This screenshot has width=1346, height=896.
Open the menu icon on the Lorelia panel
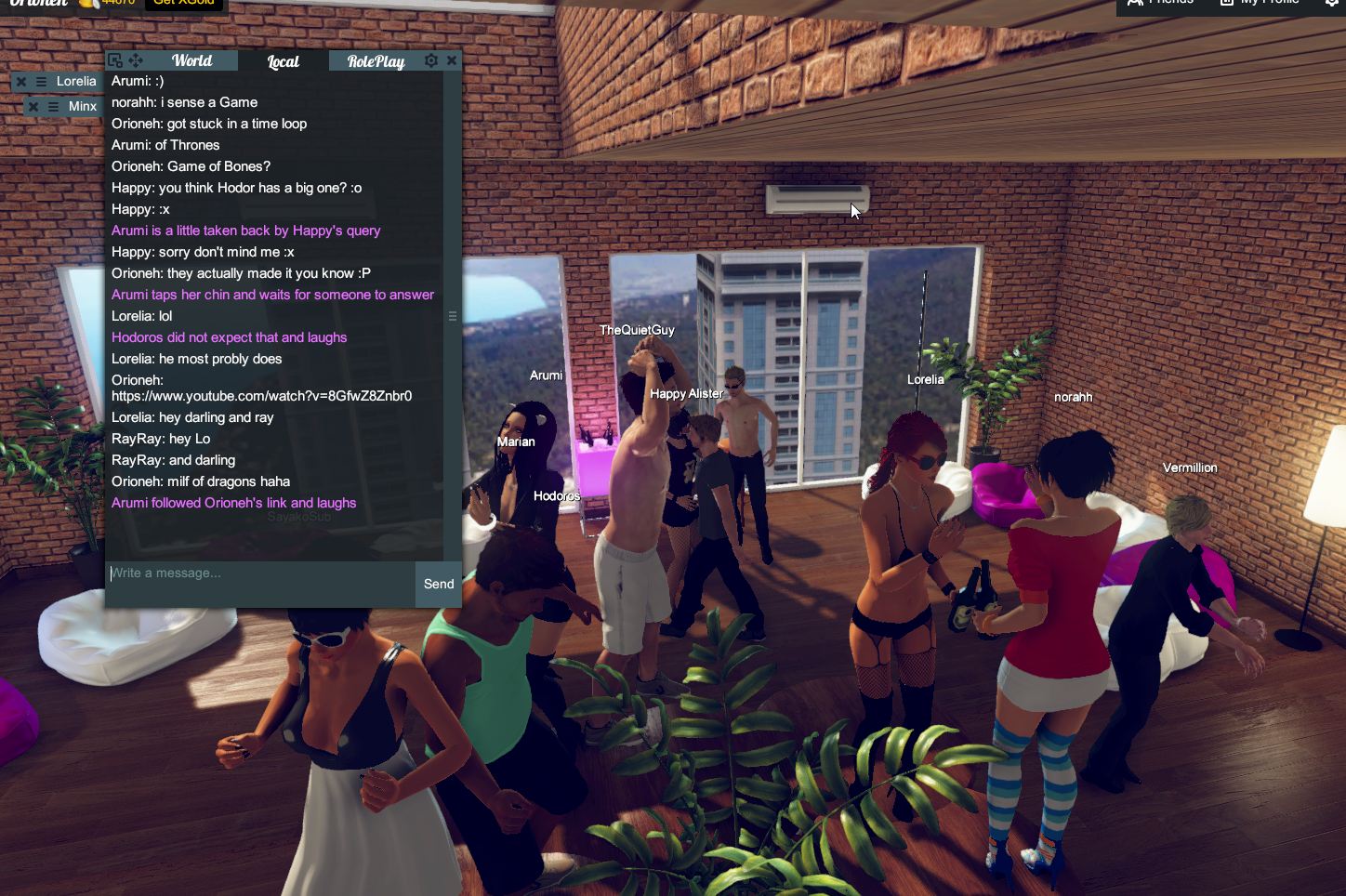click(42, 81)
